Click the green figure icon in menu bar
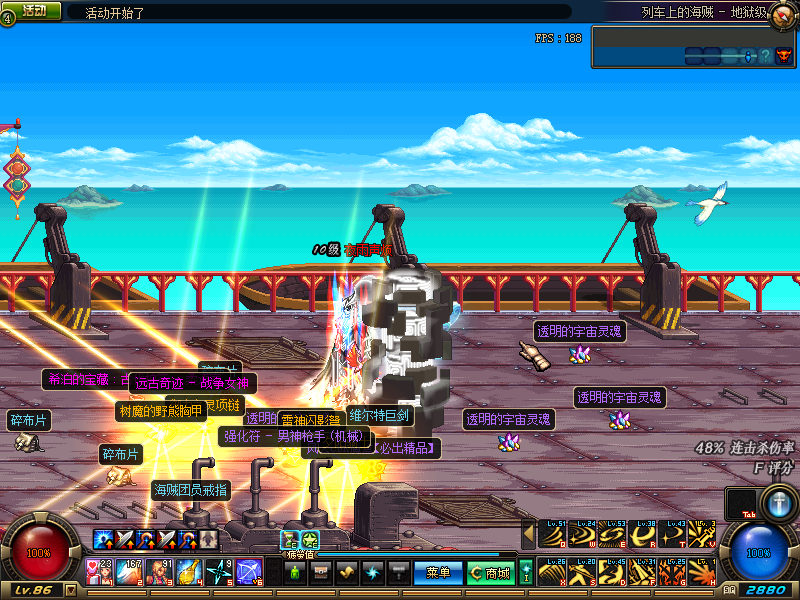800x600 pixels. point(296,572)
